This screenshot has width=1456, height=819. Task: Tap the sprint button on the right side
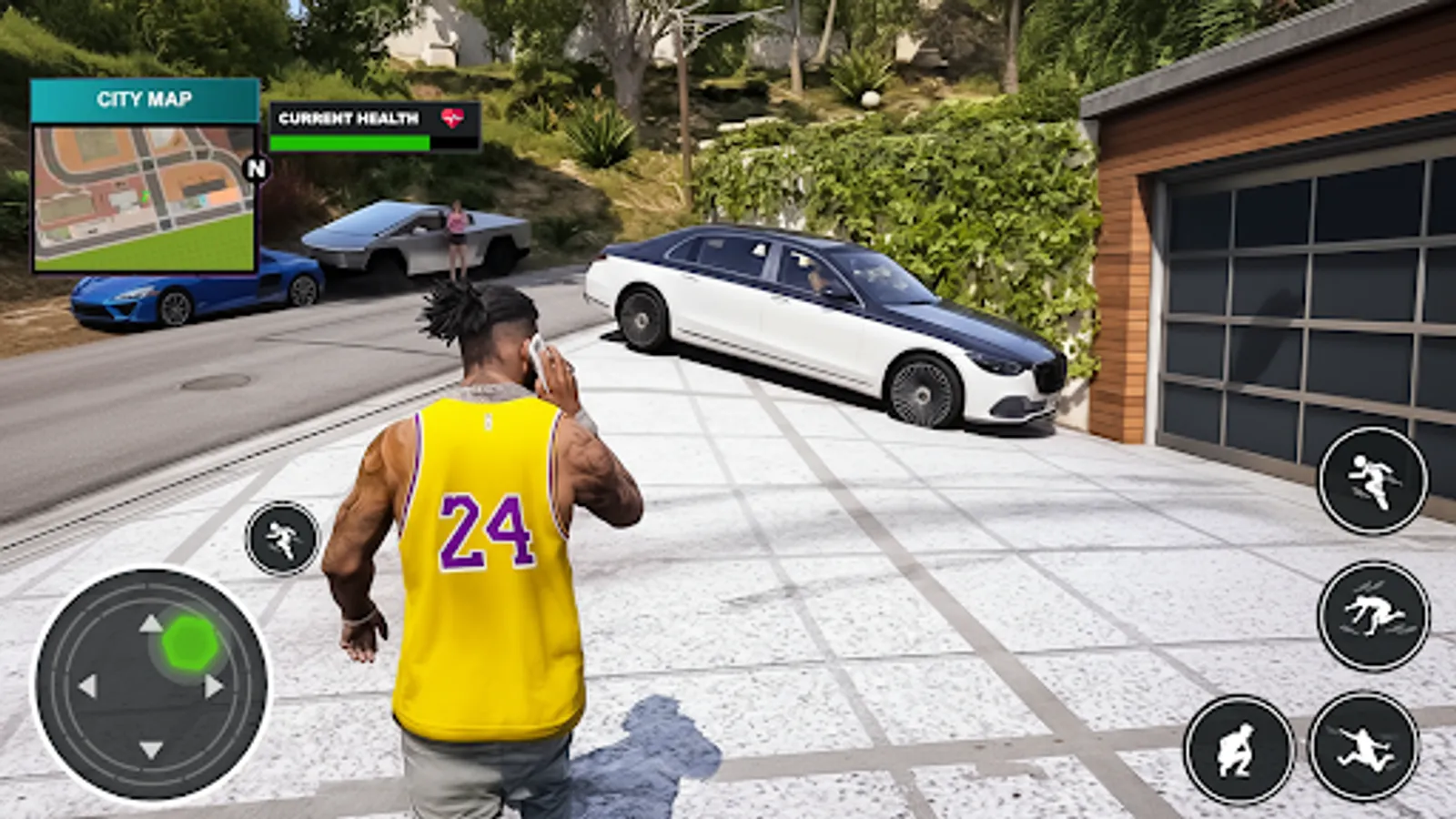point(1374,480)
